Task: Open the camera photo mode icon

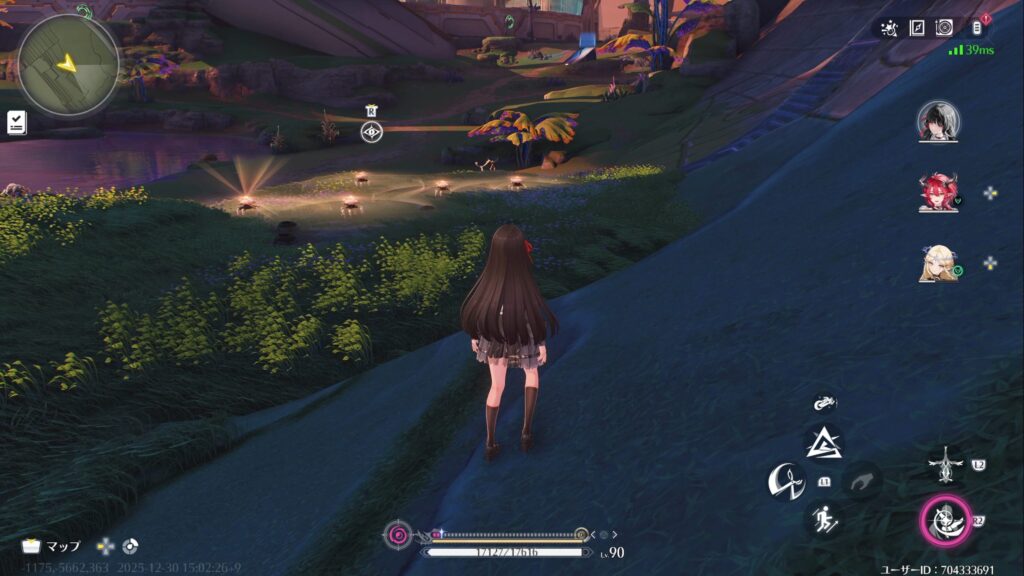Action: [x=944, y=28]
